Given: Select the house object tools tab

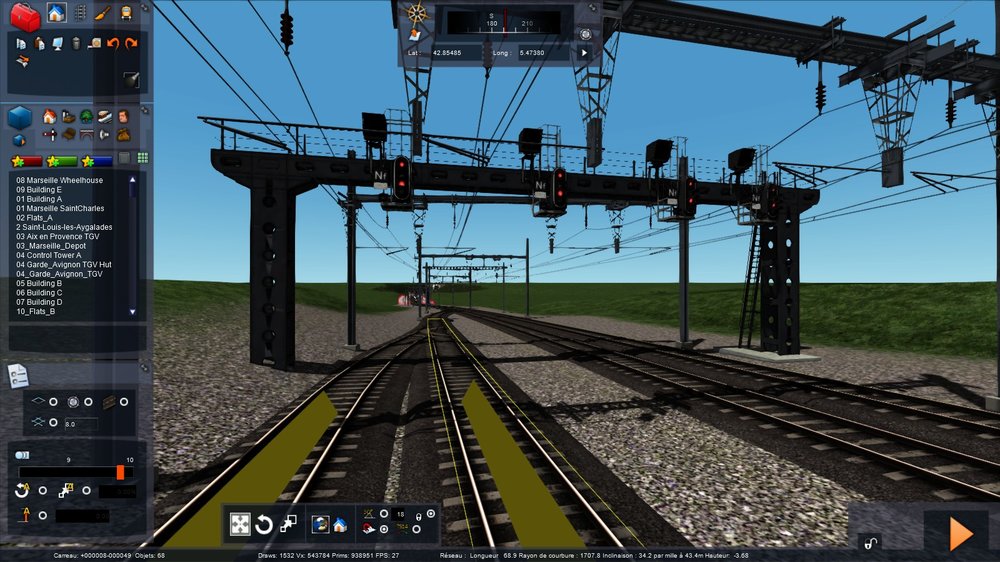Looking at the screenshot, I should click(56, 13).
